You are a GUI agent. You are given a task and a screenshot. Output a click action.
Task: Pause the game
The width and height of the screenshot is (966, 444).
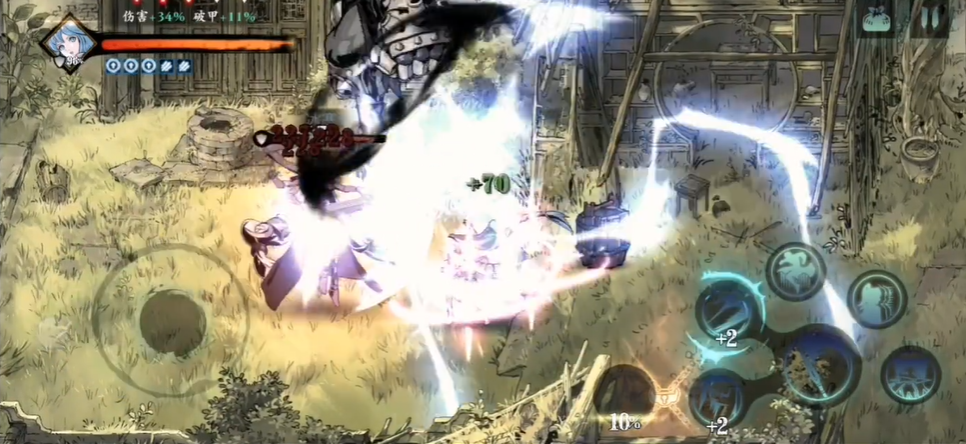[933, 21]
